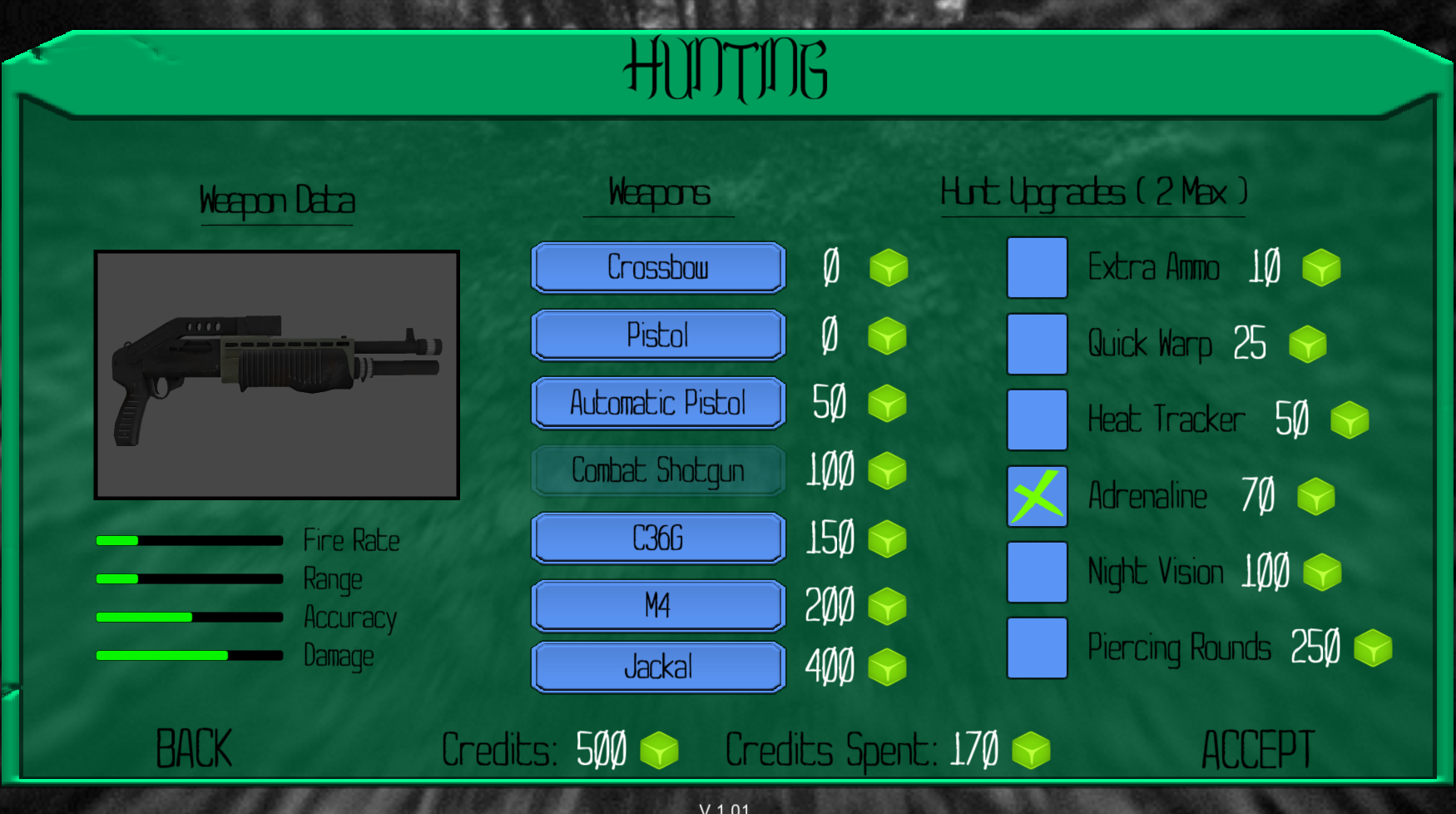Select the Crossbow weapon
Viewport: 1456px width, 814px height.
(657, 268)
